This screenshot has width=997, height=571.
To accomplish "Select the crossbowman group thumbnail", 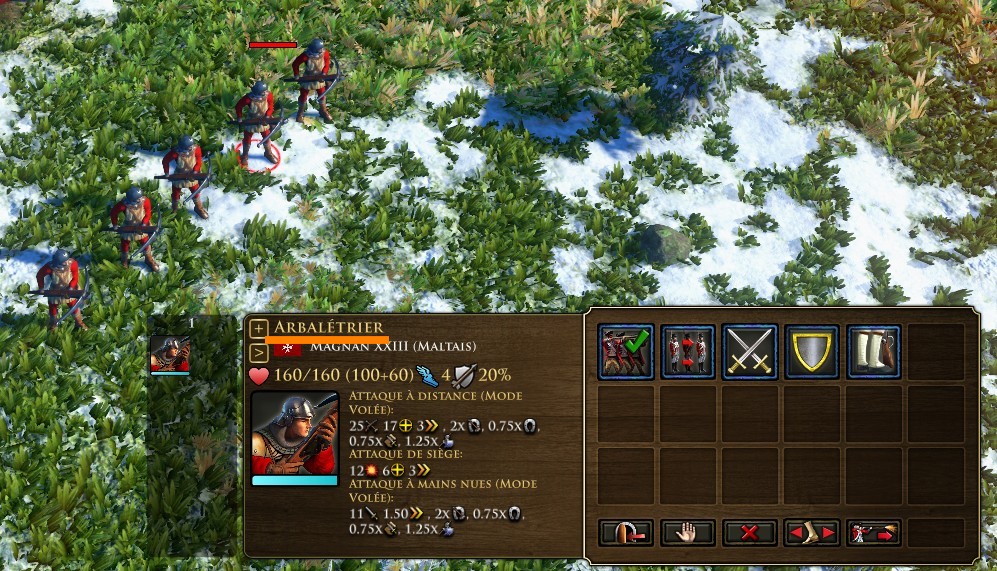I will (x=169, y=353).
